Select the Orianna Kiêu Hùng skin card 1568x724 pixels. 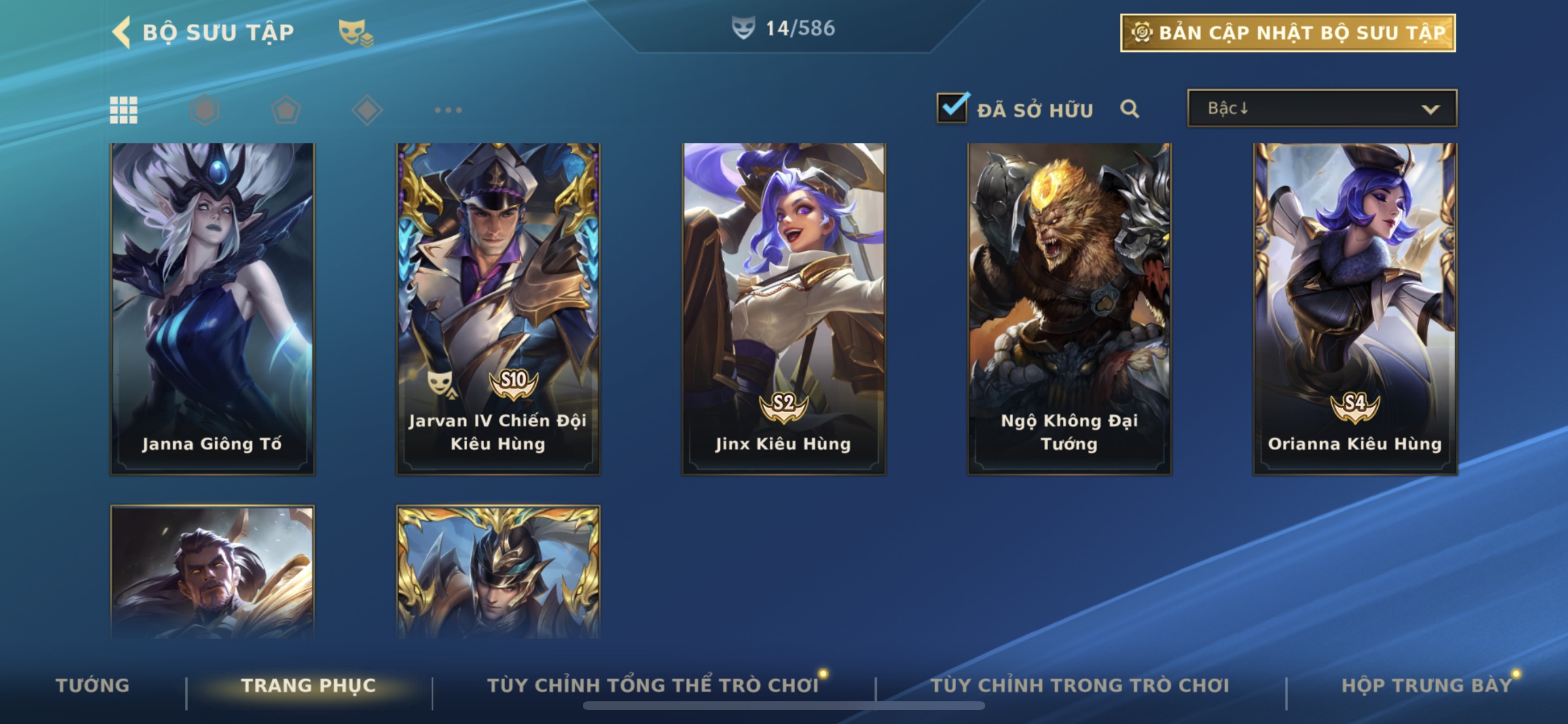pyautogui.click(x=1354, y=308)
